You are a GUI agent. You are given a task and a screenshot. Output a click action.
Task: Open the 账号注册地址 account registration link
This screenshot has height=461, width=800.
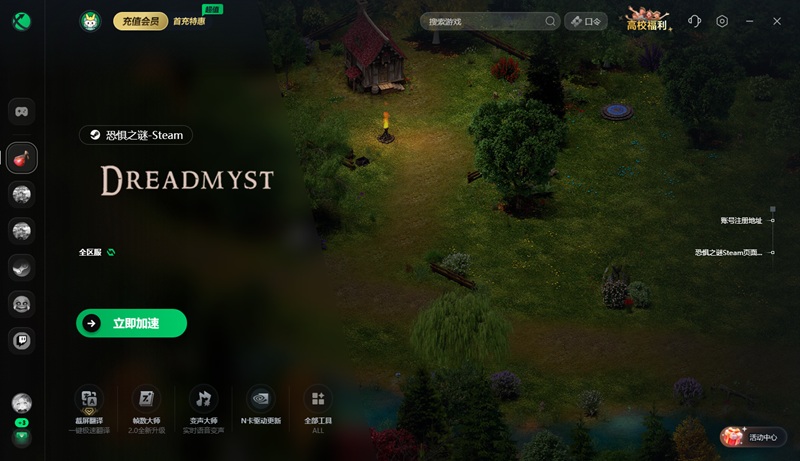tap(746, 220)
